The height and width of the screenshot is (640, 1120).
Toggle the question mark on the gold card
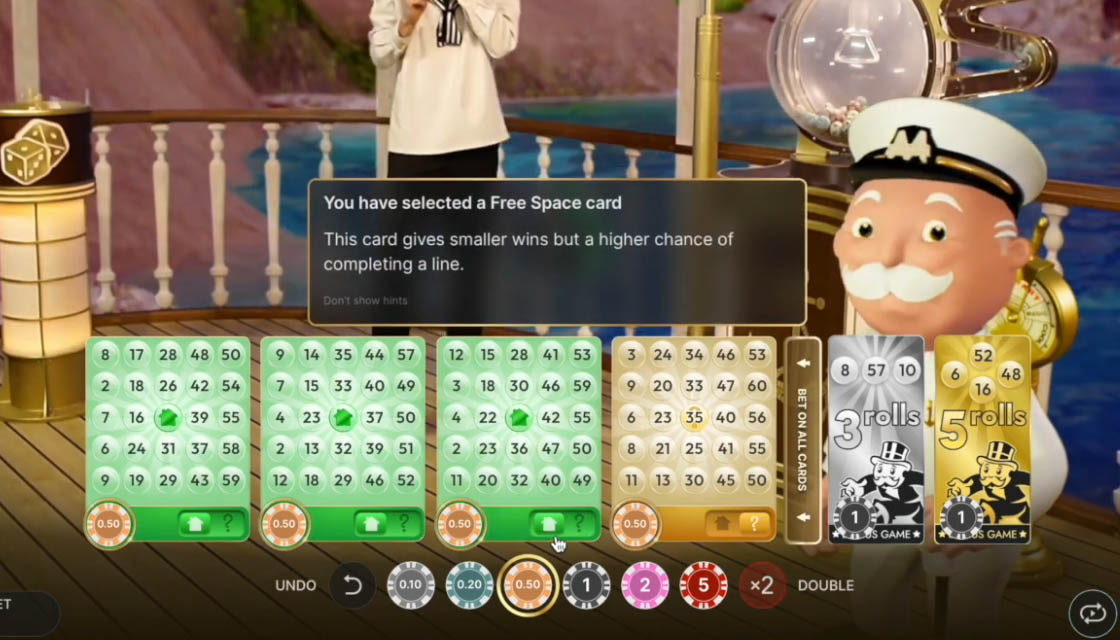[x=754, y=523]
